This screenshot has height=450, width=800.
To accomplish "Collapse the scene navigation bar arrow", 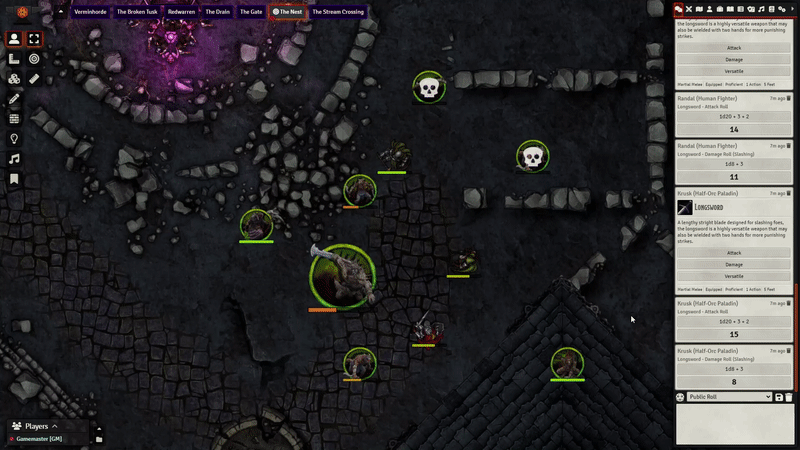I will tap(60, 12).
